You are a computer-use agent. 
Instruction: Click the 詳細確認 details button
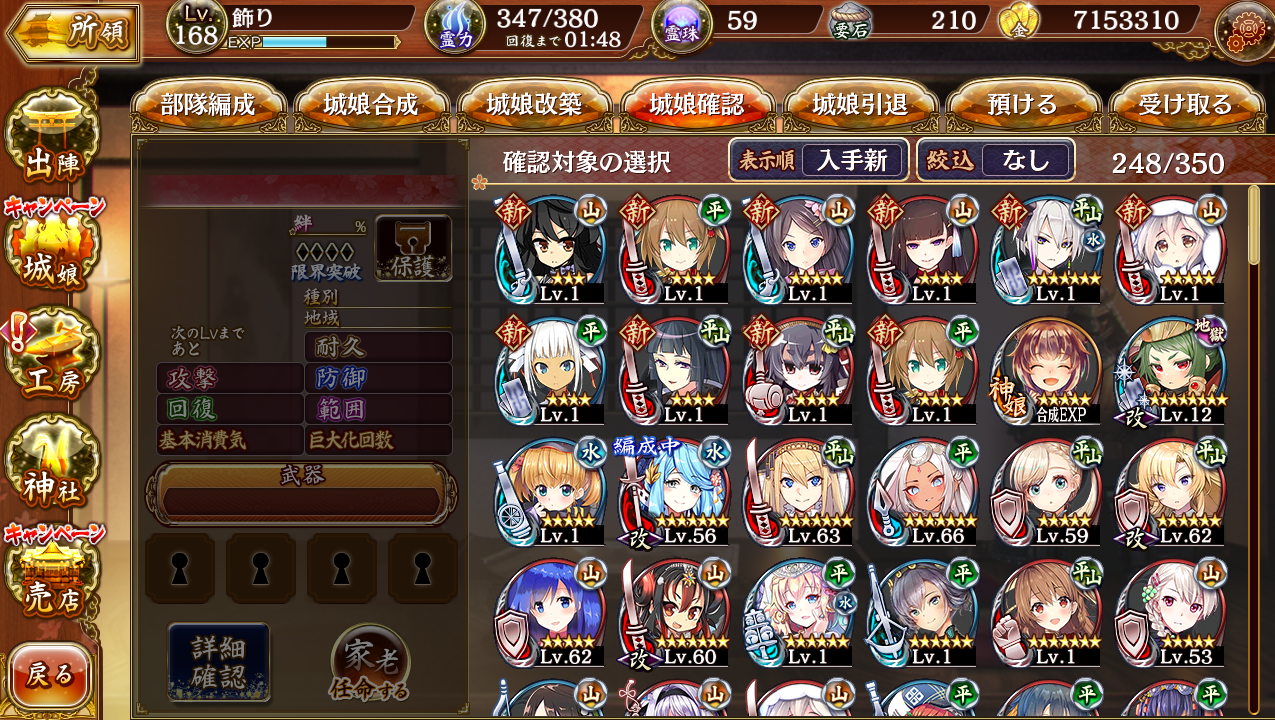[219, 661]
